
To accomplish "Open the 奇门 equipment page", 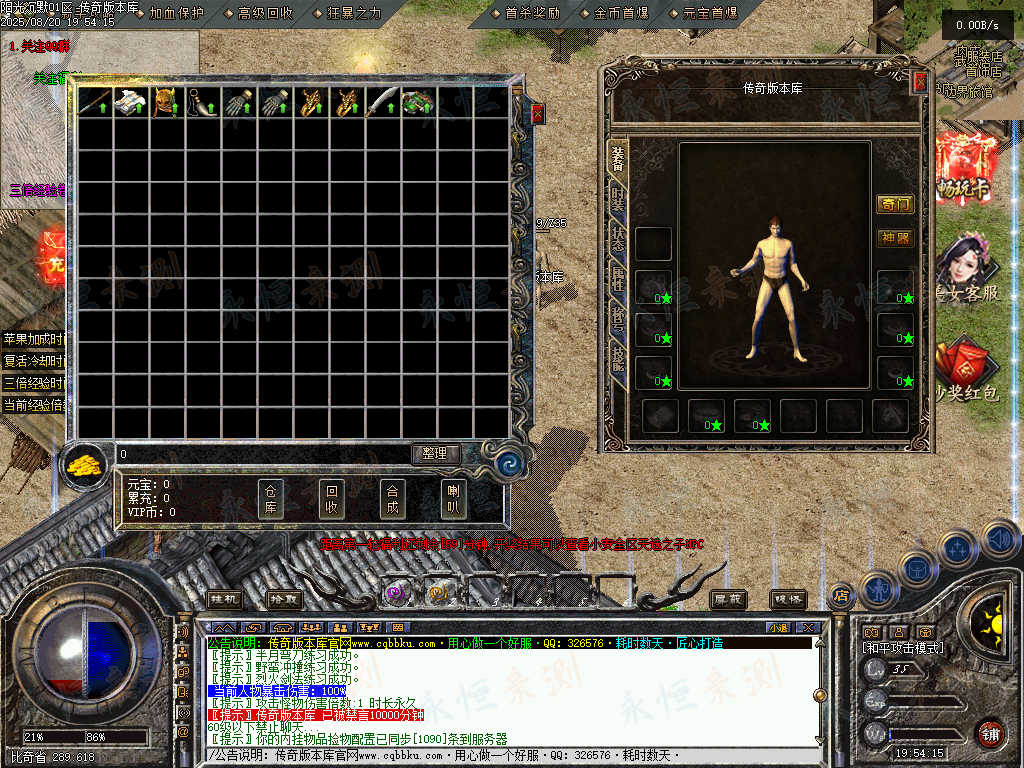I will coord(895,205).
